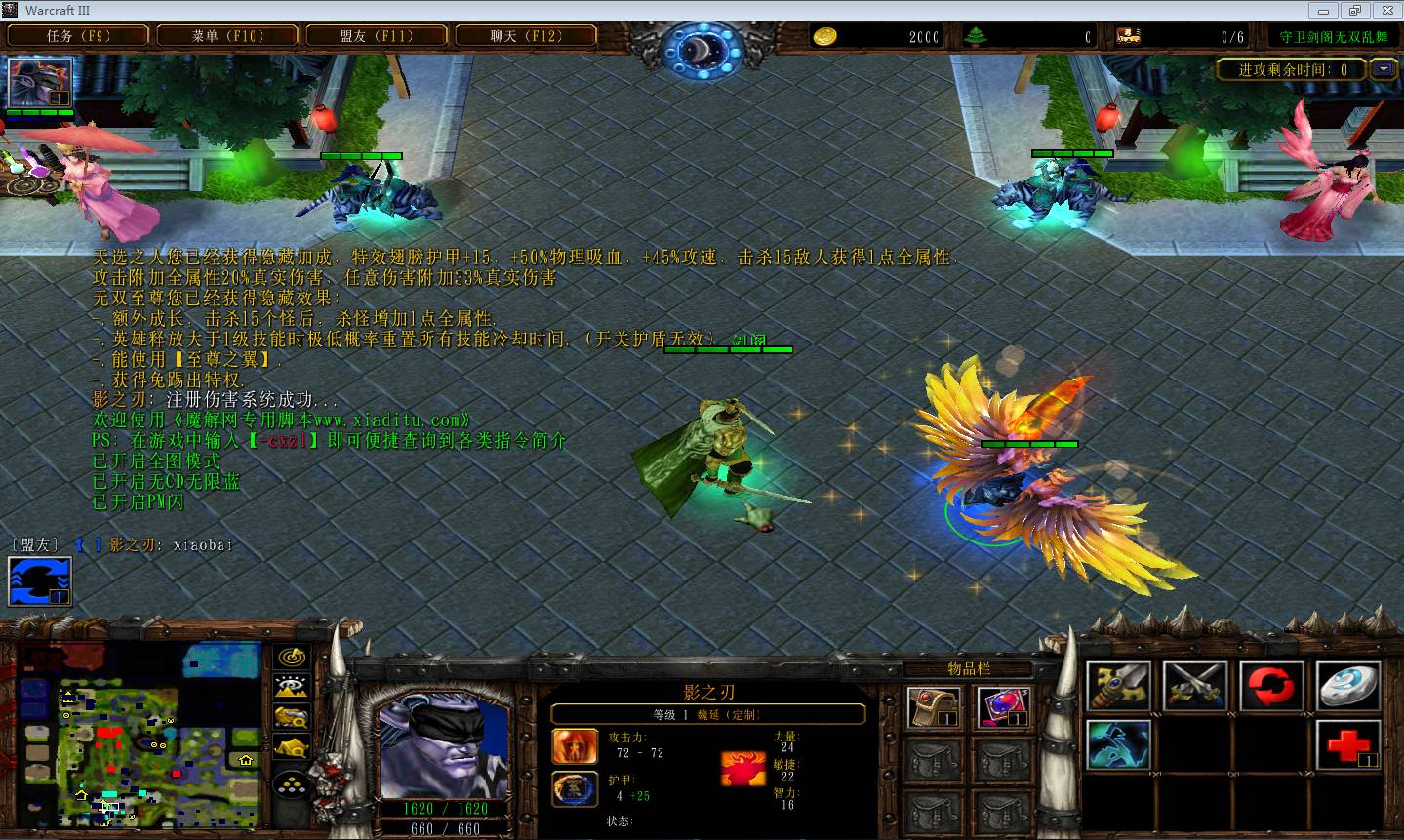Toggle minimap terrain display button
The height and width of the screenshot is (840, 1404).
pos(293,688)
